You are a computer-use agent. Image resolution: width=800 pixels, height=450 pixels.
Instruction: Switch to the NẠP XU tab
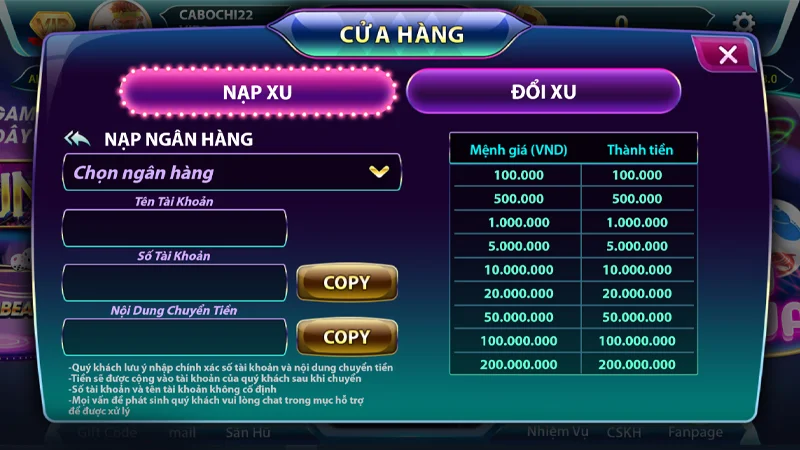pyautogui.click(x=258, y=92)
